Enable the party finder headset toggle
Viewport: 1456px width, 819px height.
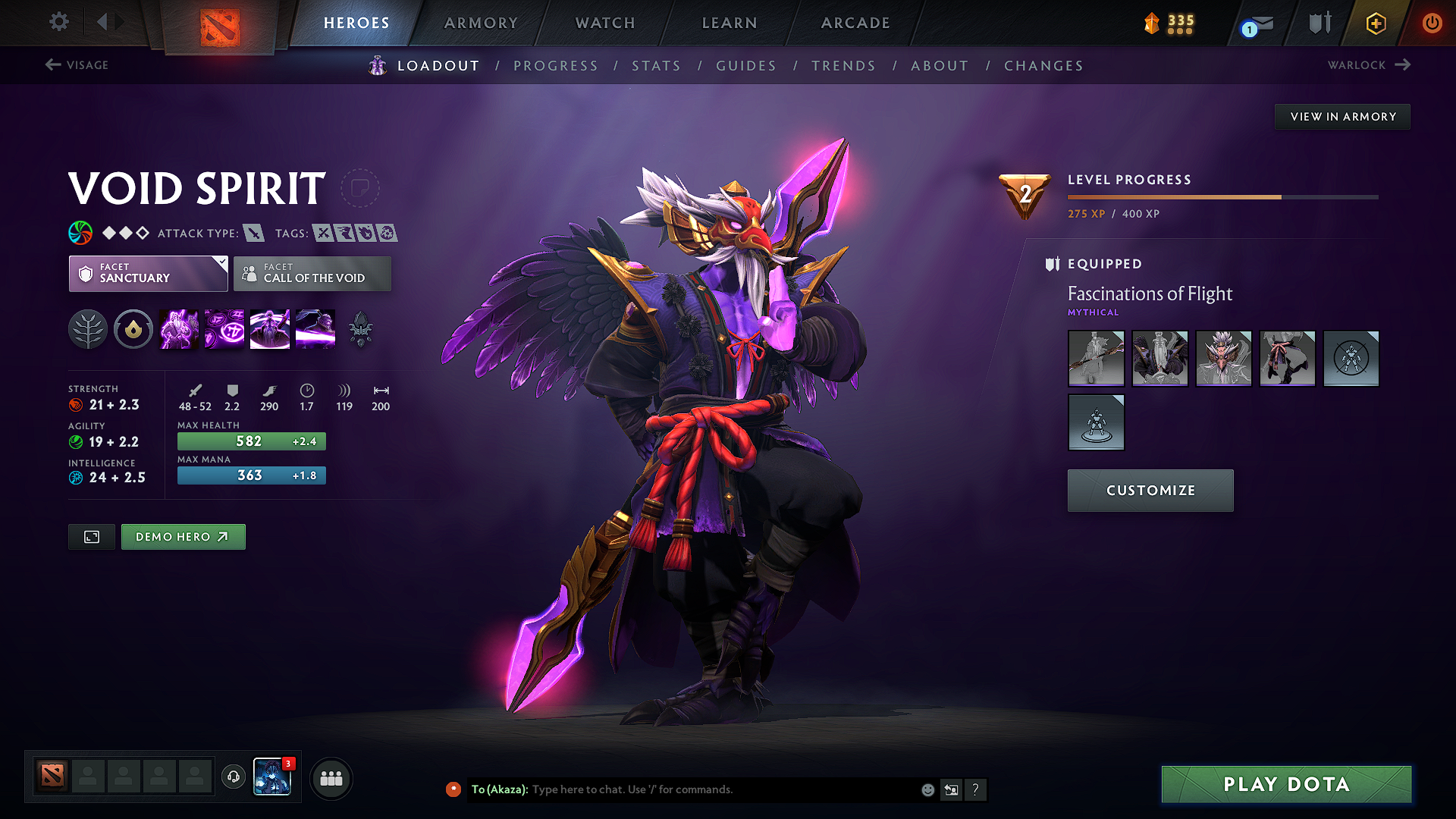[x=233, y=778]
